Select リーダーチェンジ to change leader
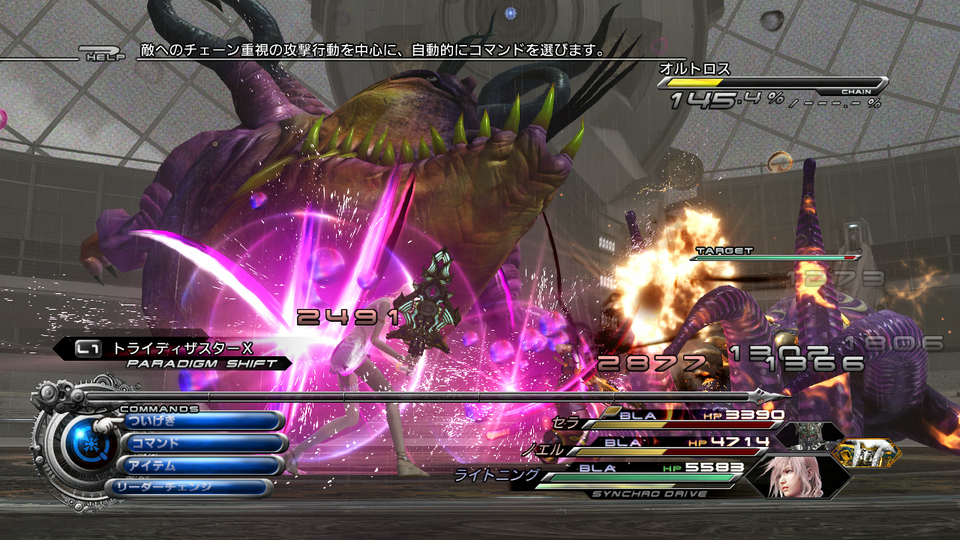Image resolution: width=960 pixels, height=540 pixels. (188, 488)
